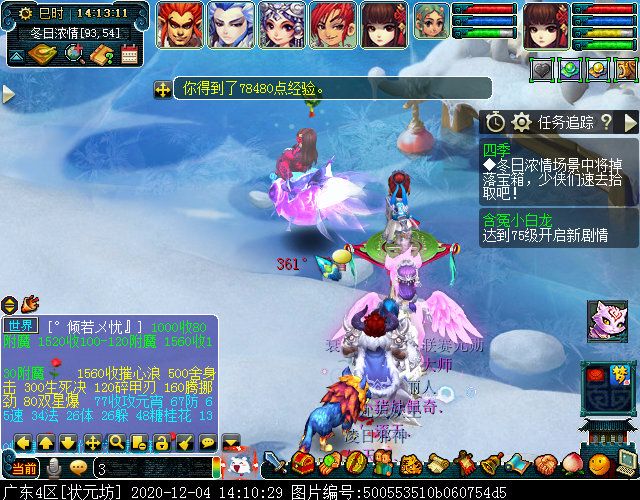Open the player character portrait at top right

pos(545,24)
